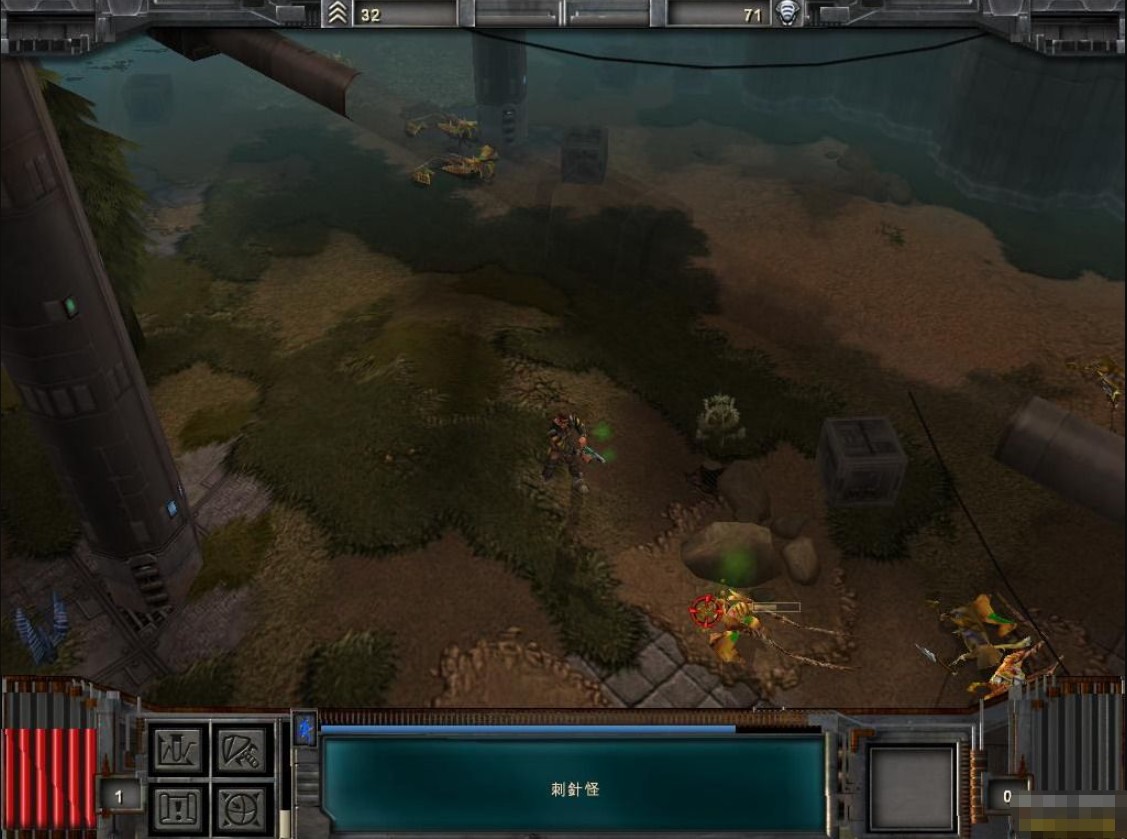Viewport: 1127px width, 839px height.
Task: Select the shield and hammer button
Action: coord(242,749)
